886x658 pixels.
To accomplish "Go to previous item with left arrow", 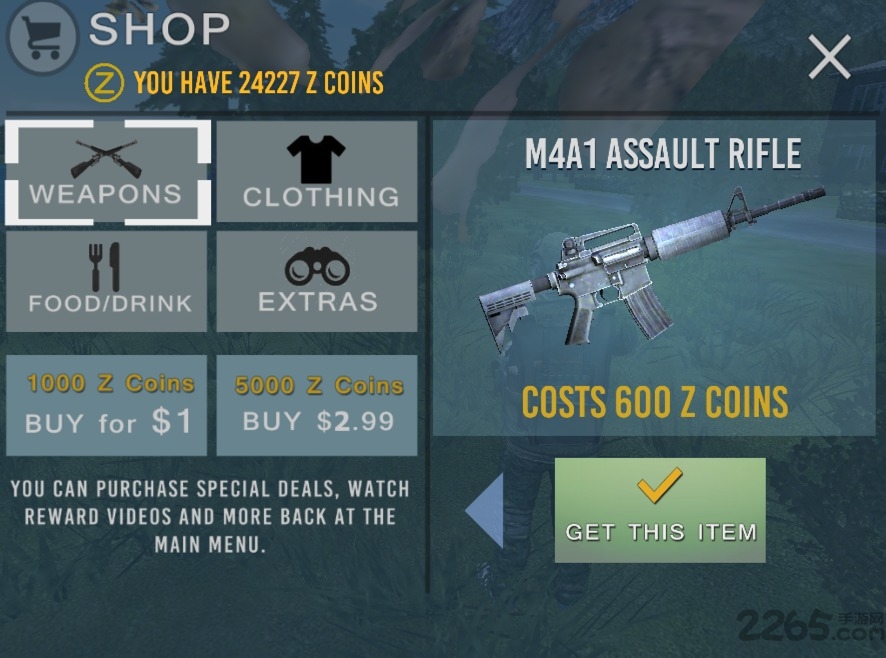I will click(485, 510).
